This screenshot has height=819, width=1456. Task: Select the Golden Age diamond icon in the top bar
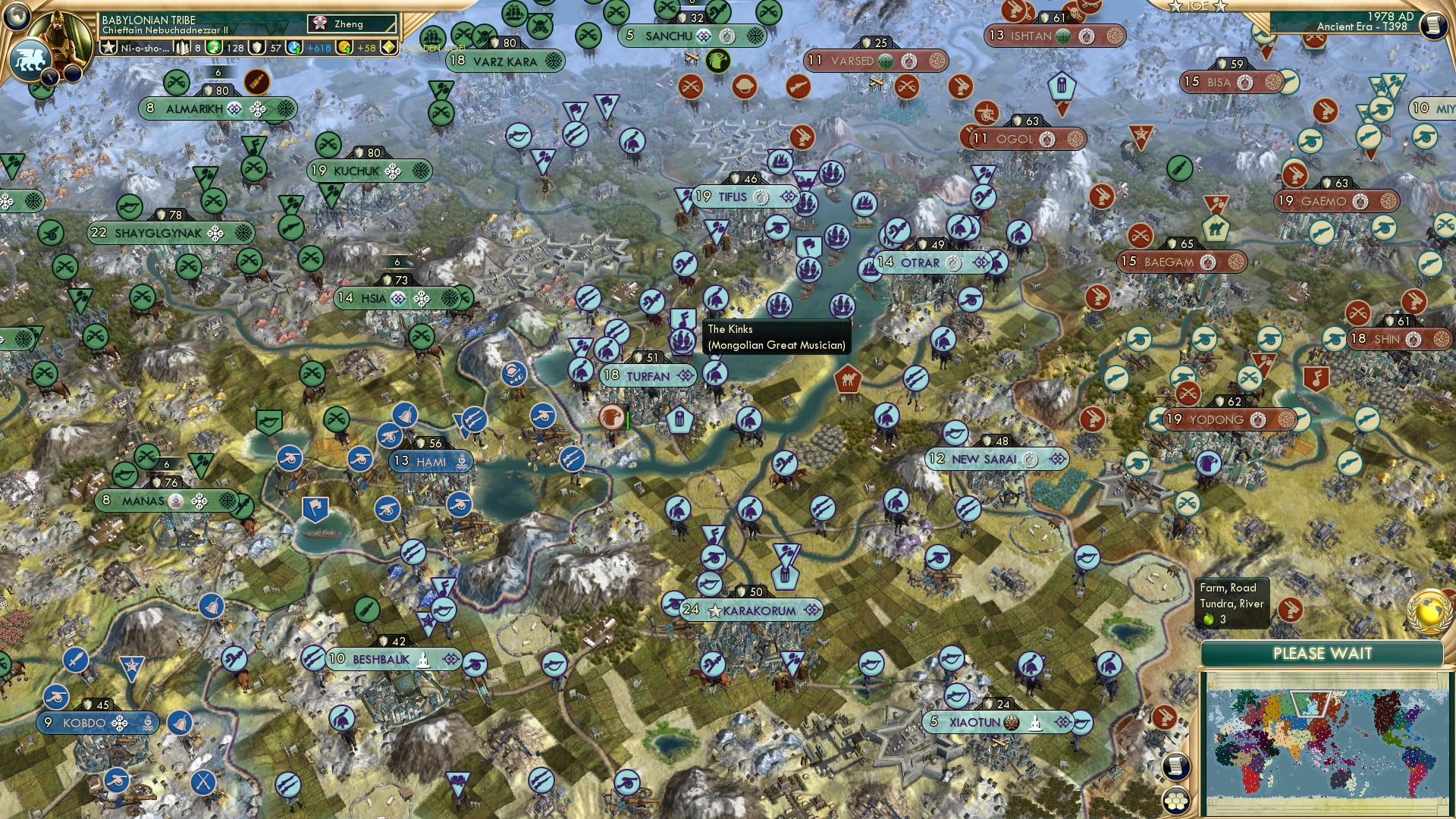[388, 47]
